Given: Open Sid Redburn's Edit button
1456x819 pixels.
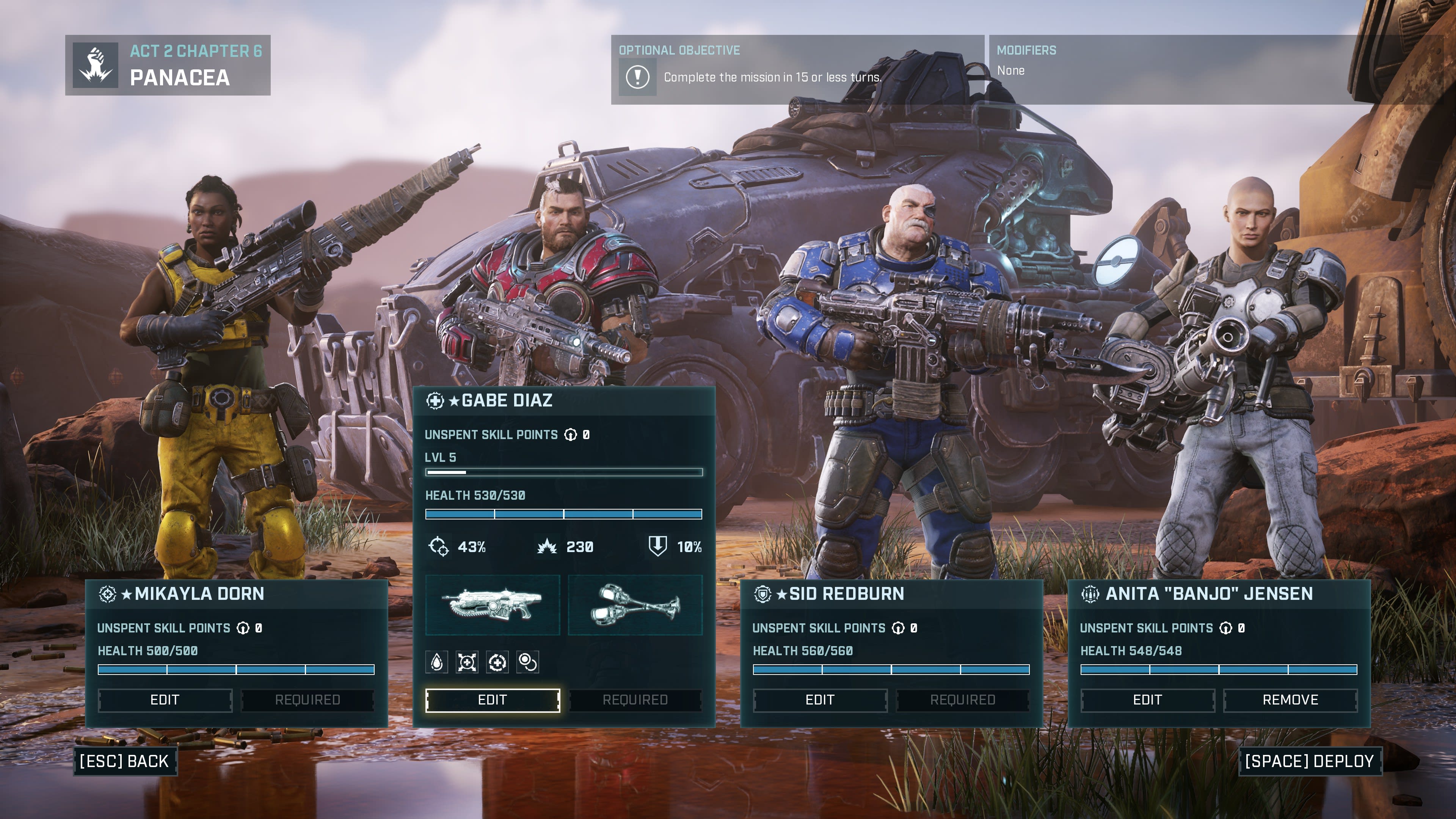Looking at the screenshot, I should [x=819, y=700].
